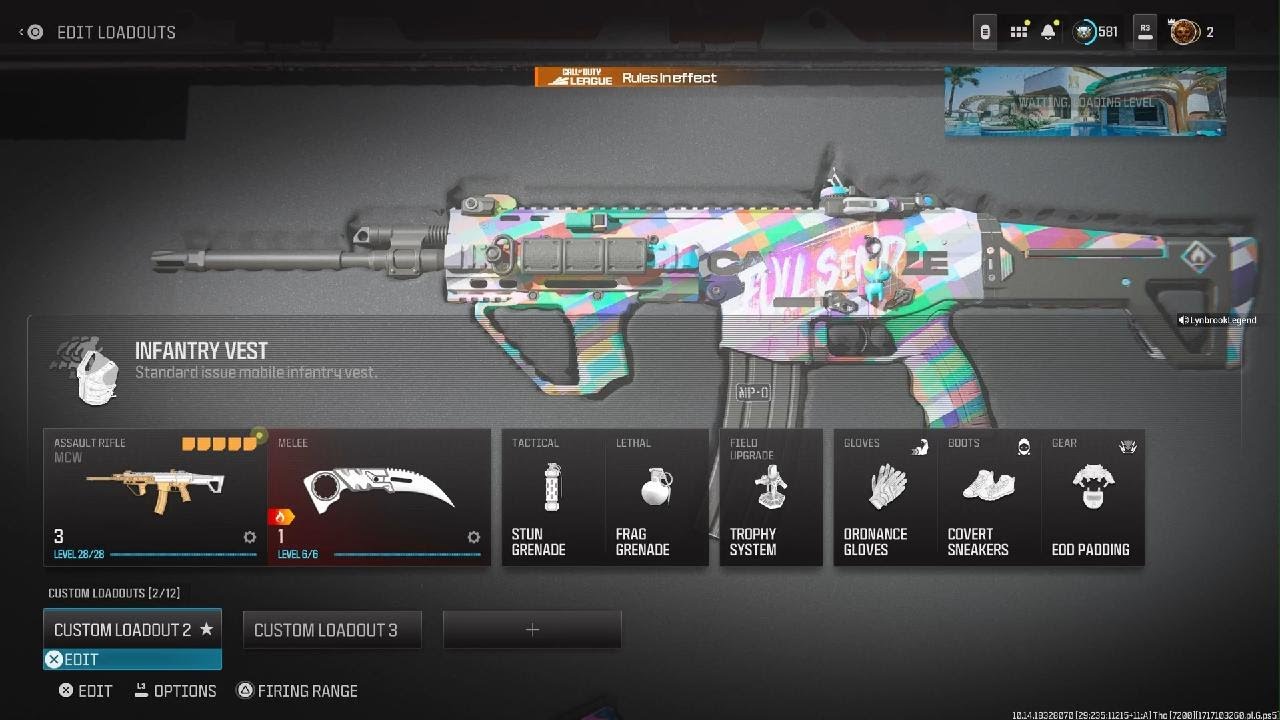Open the player profile emblem

(1185, 32)
